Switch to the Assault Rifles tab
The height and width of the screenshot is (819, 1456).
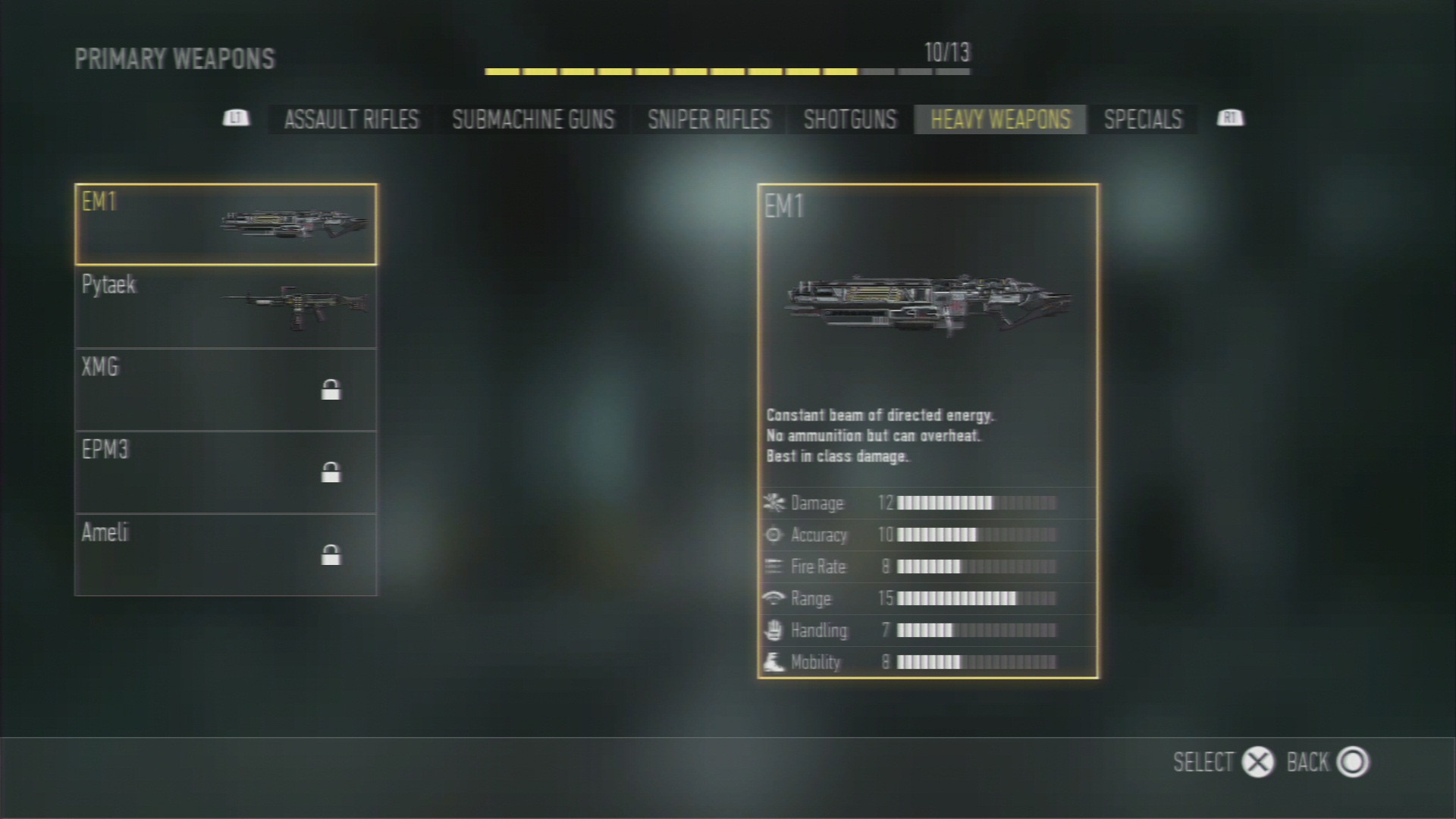[351, 120]
